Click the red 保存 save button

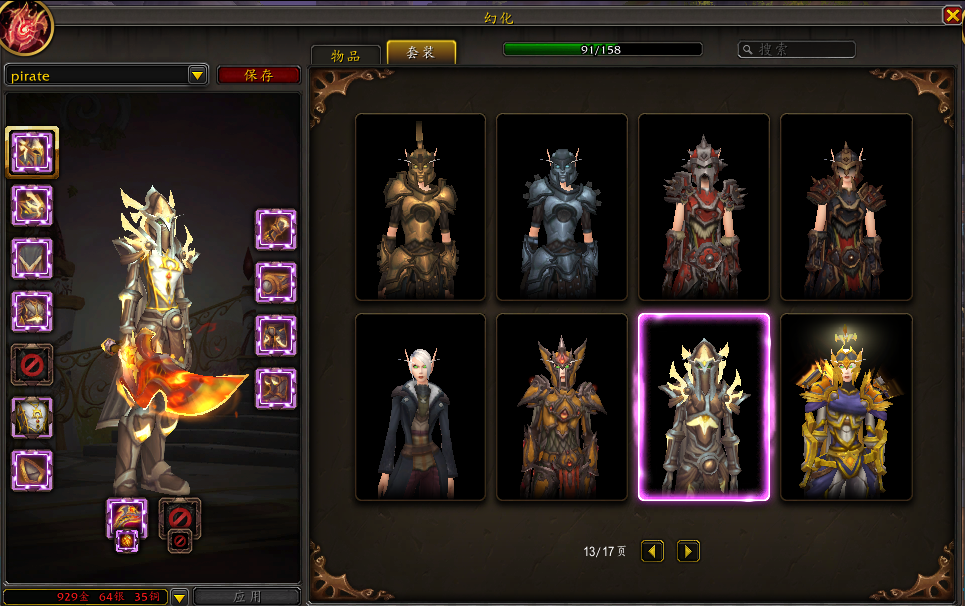point(258,75)
